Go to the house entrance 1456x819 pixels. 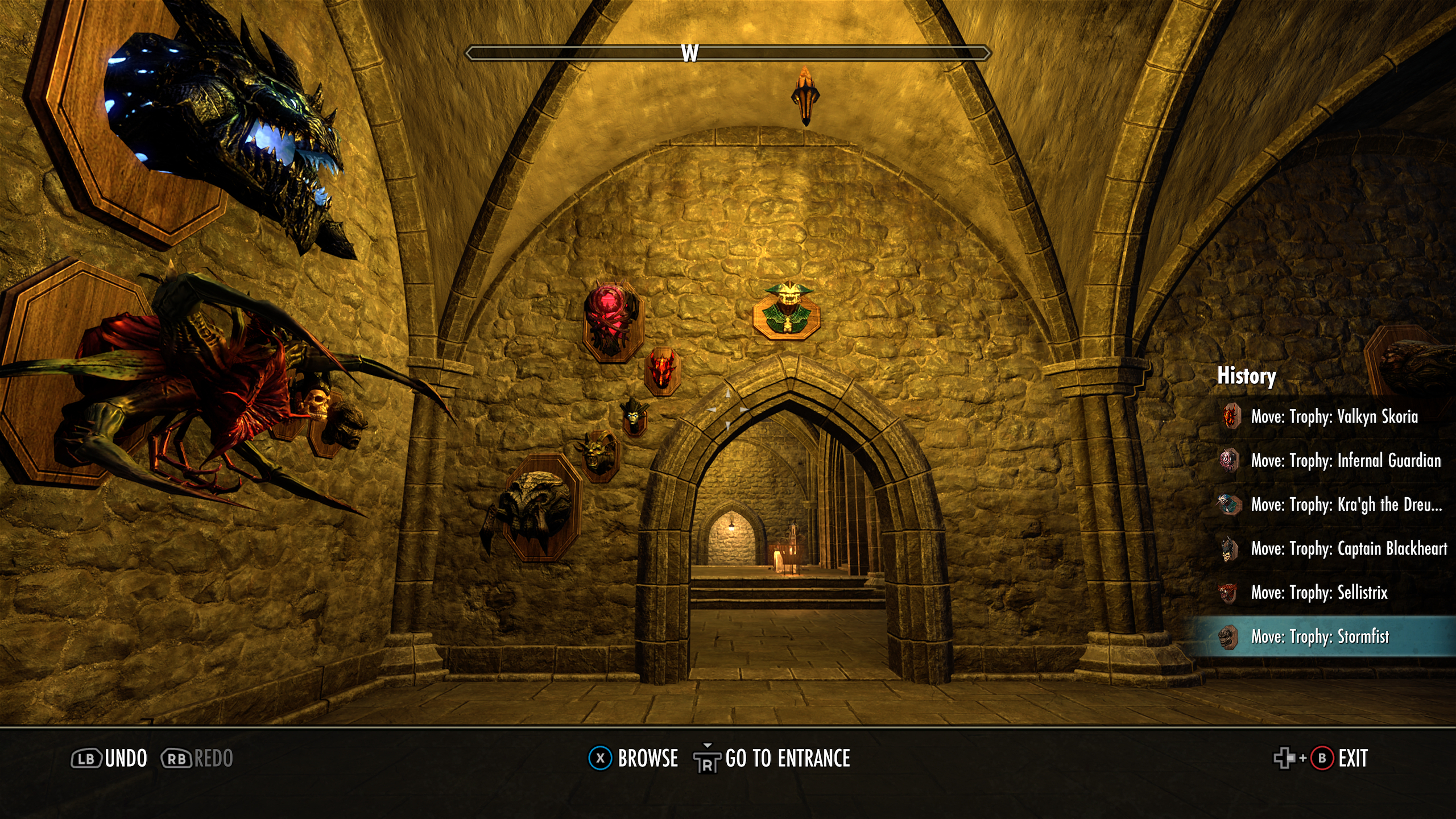(772, 759)
